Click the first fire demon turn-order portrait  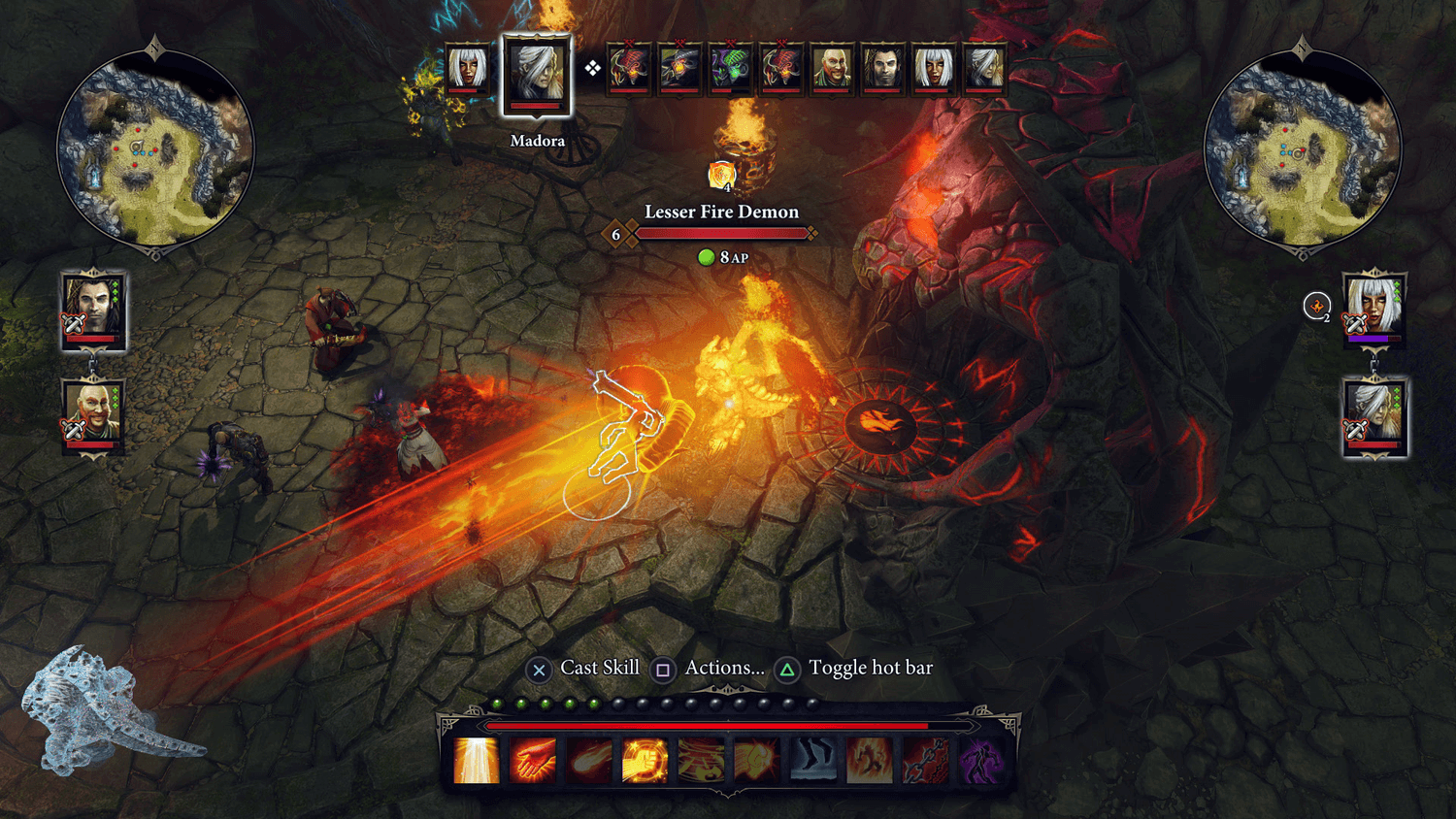[x=629, y=68]
